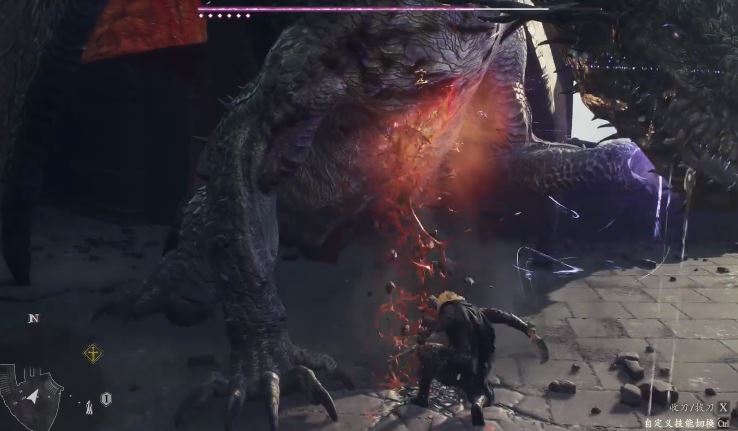Select the golden cross diamond marker
This screenshot has height=431, width=738.
[x=92, y=353]
